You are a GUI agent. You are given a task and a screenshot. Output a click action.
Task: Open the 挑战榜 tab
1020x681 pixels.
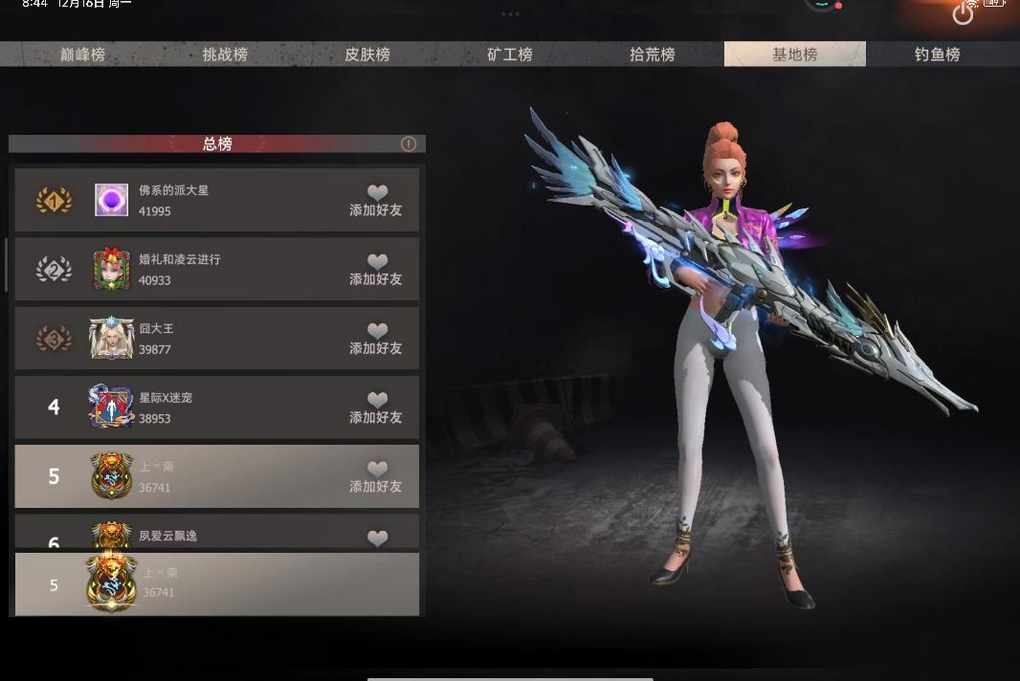coord(225,54)
